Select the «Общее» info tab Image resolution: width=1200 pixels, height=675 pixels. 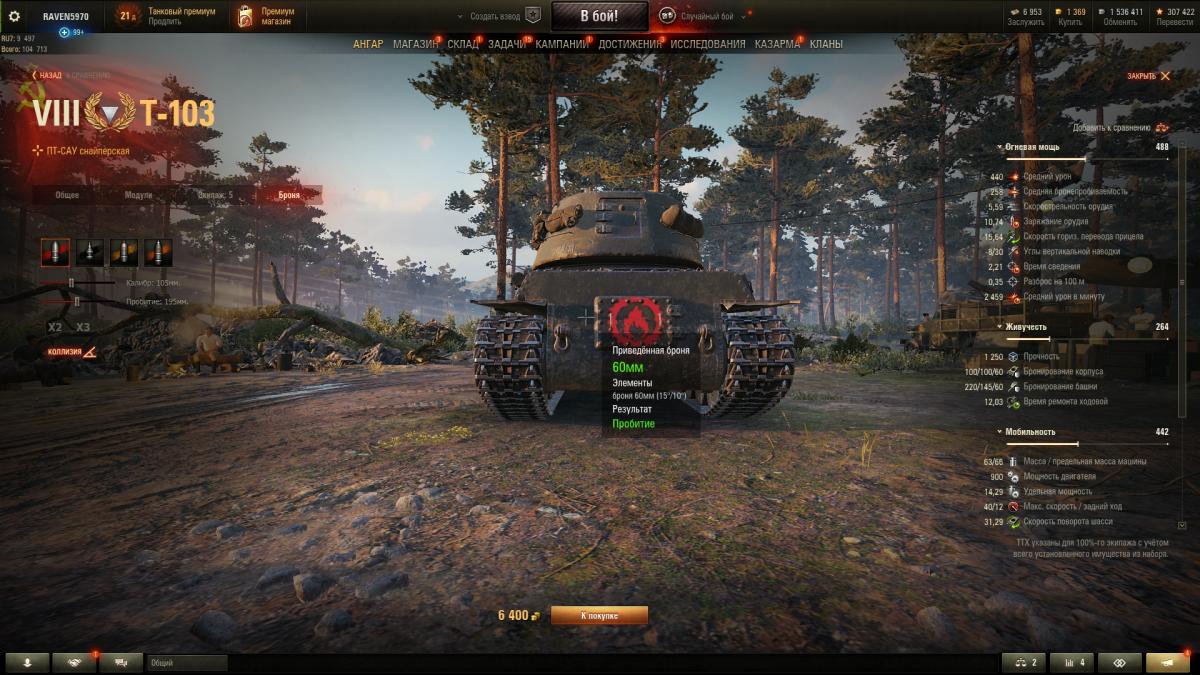click(67, 195)
